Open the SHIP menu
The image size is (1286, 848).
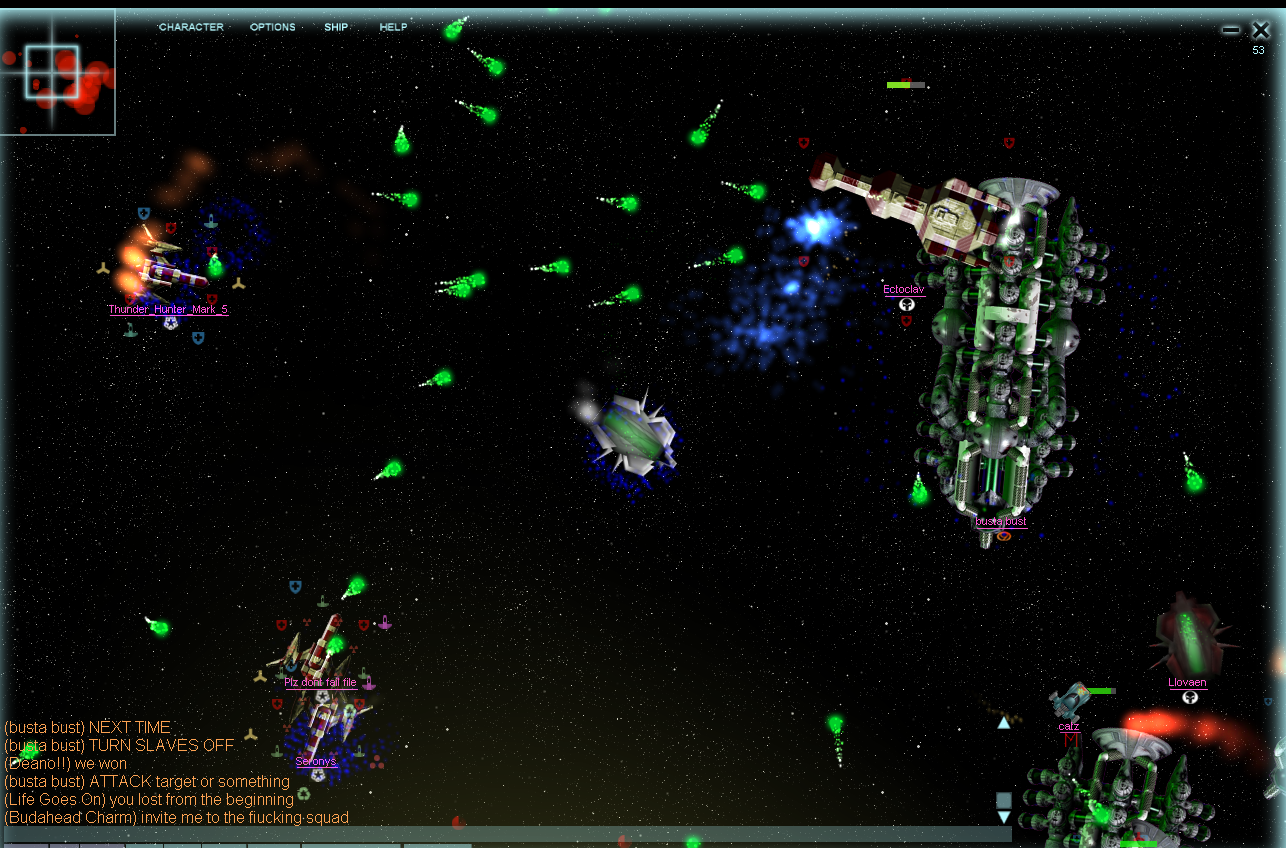(336, 27)
